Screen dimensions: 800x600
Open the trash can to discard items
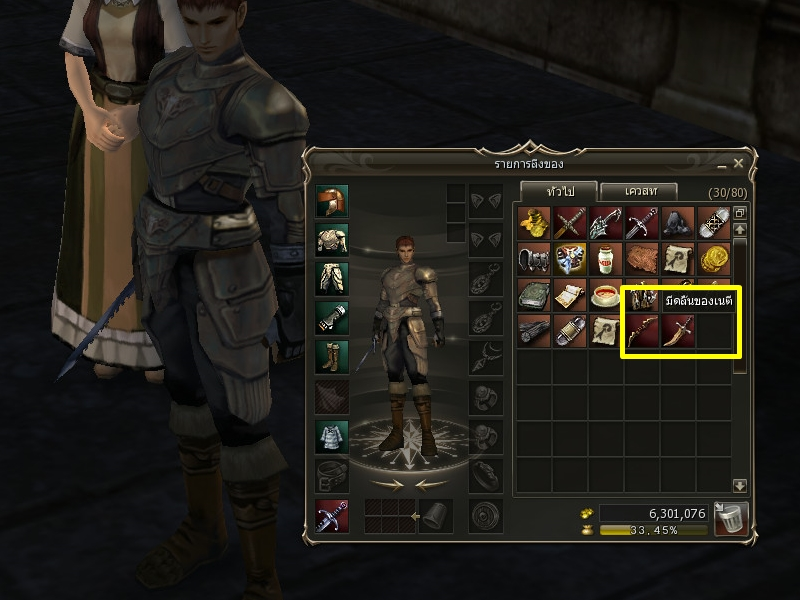[732, 518]
